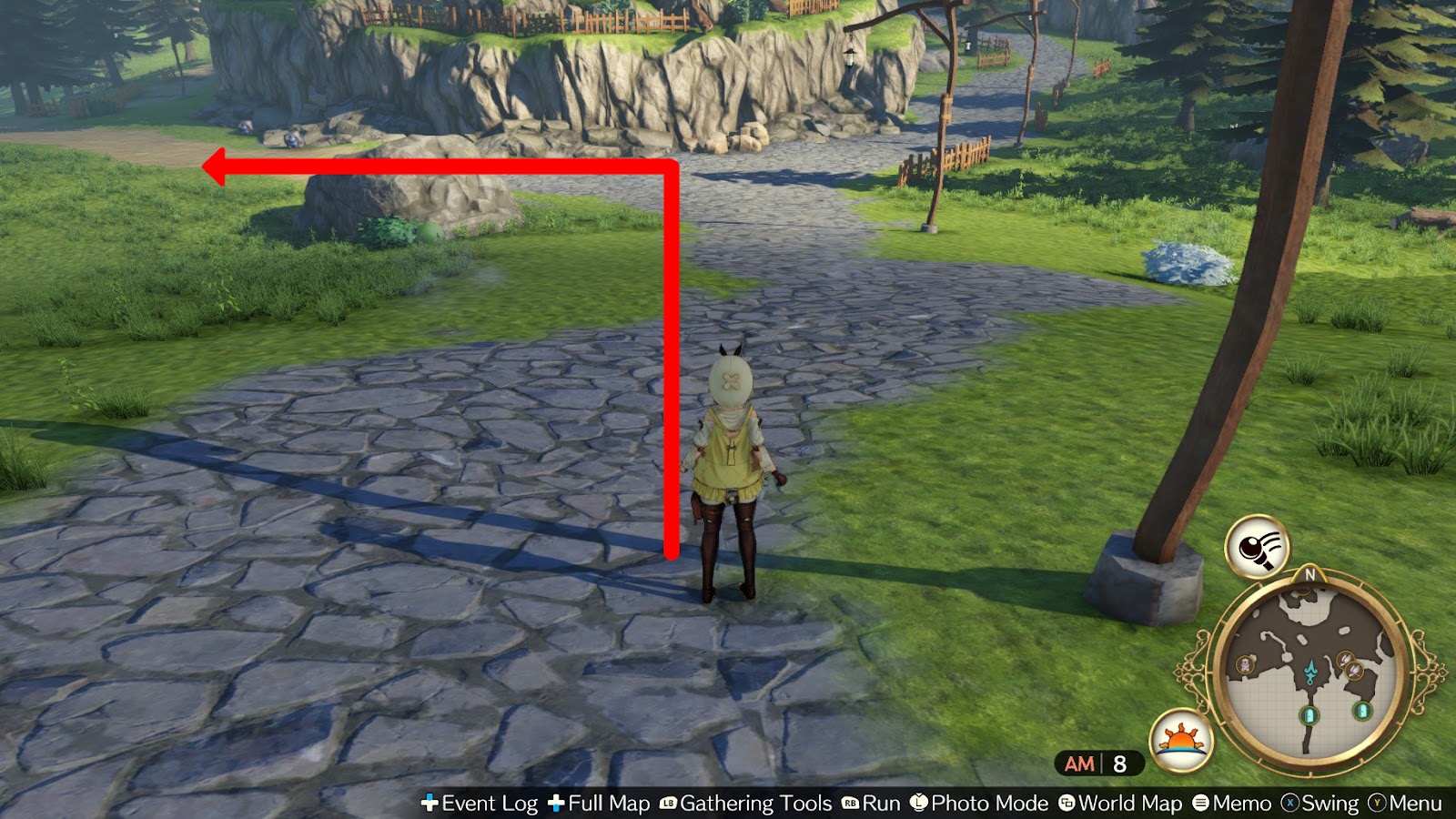Select the right teal door icon on the minimap

1360,712
